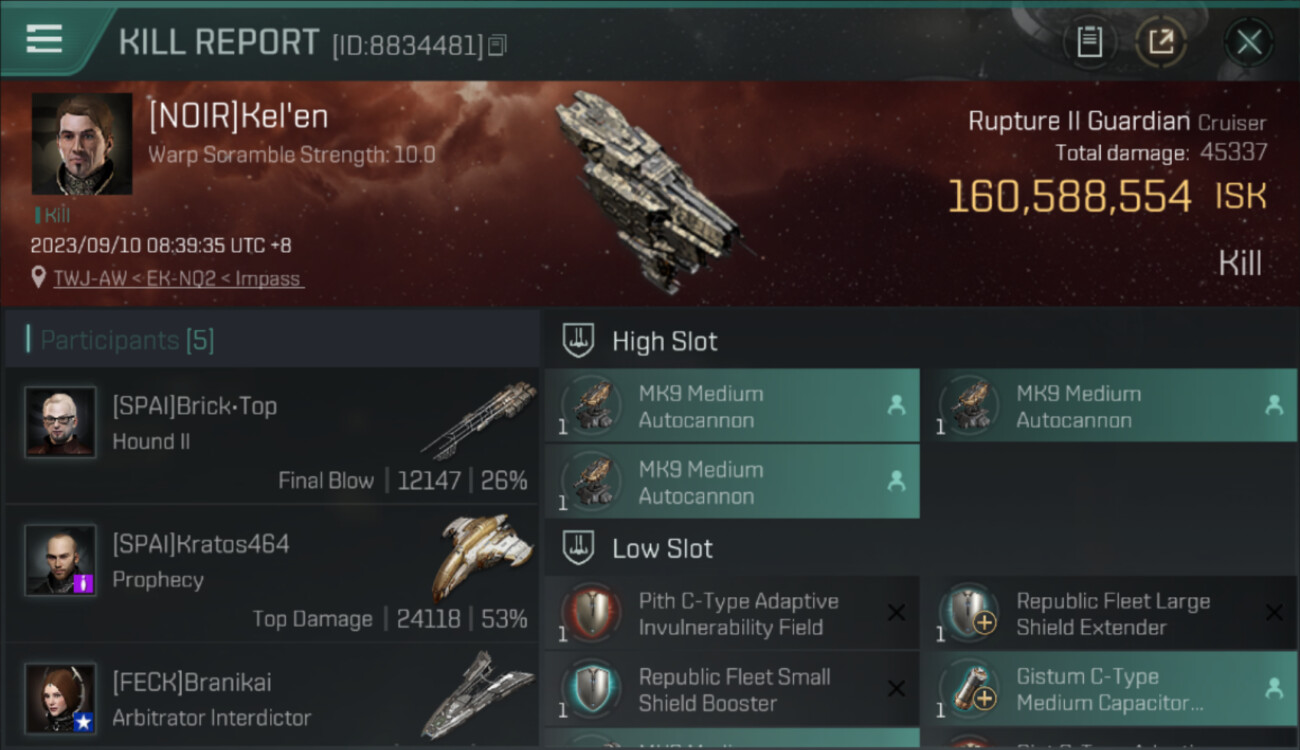The height and width of the screenshot is (750, 1300).
Task: Show the Participants list tab
Action: point(126,340)
